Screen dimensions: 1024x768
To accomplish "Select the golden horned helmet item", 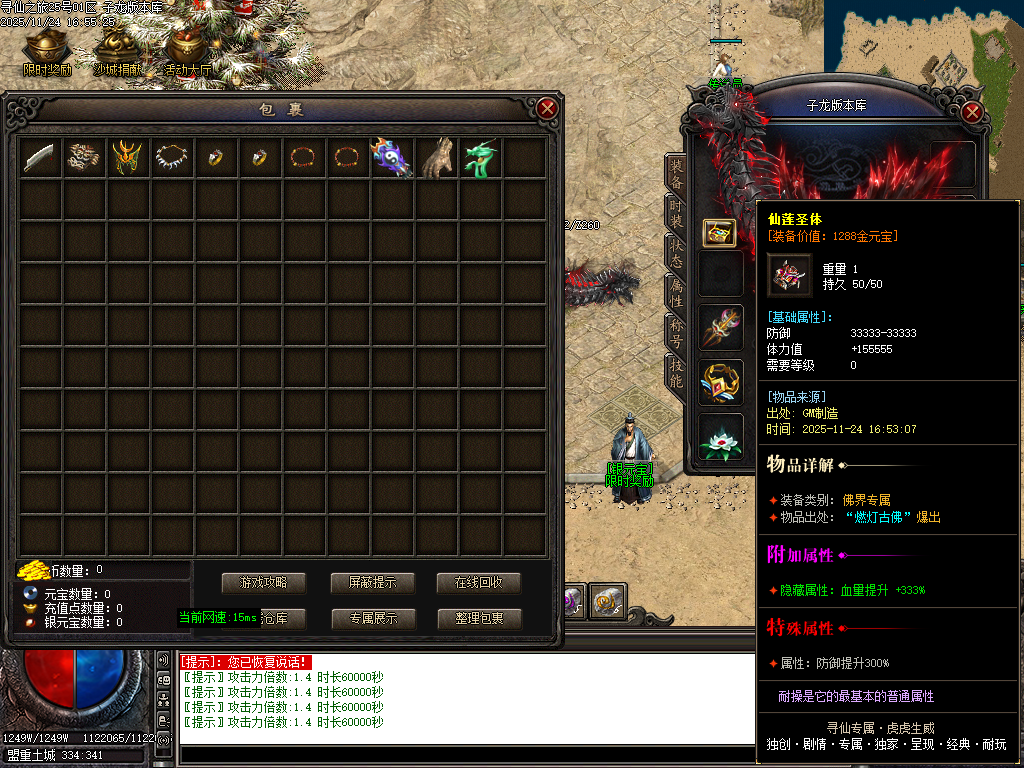I will [x=129, y=157].
